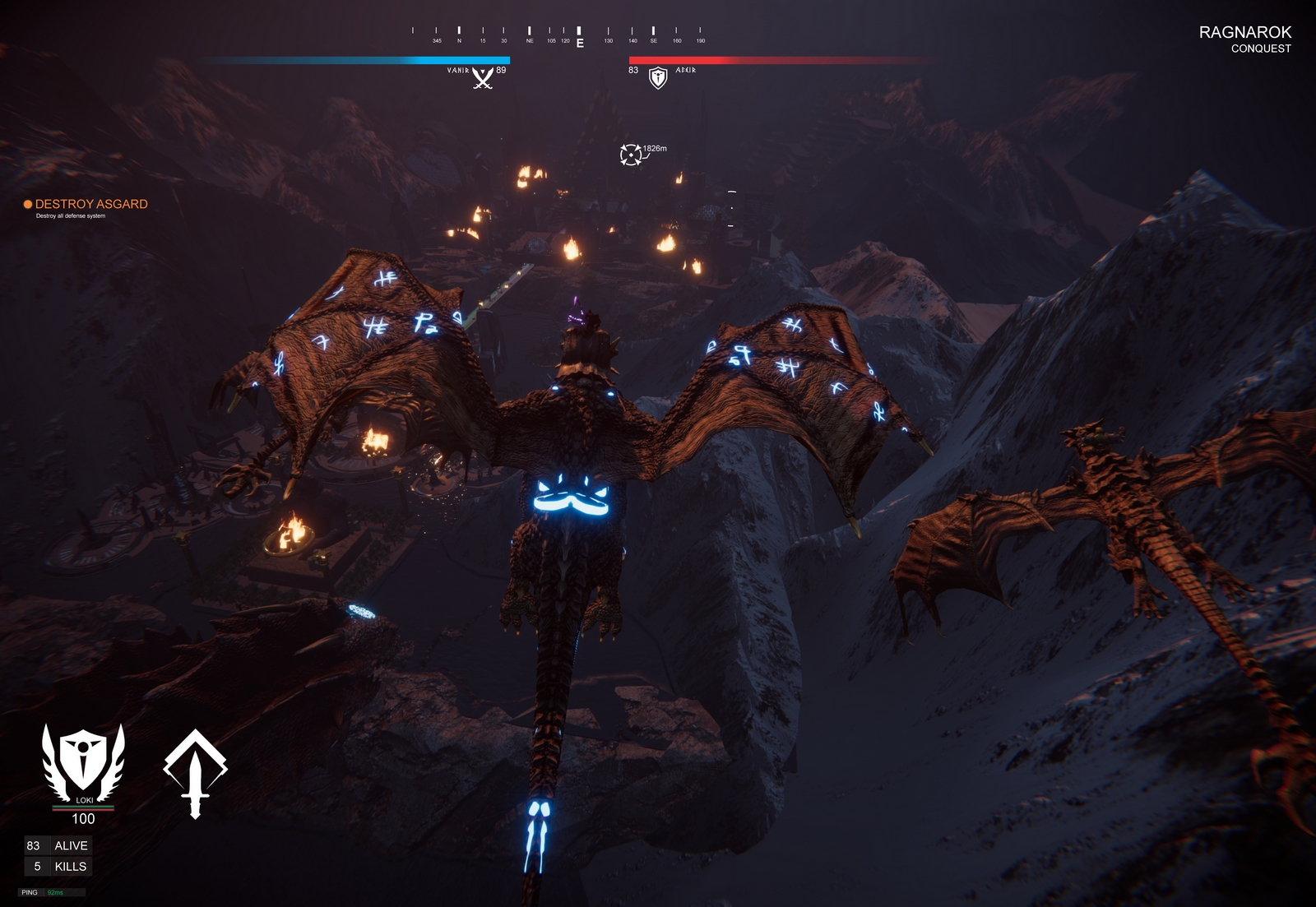1316x907 pixels.
Task: Click the orange objective indicator dot
Action: tap(27, 204)
